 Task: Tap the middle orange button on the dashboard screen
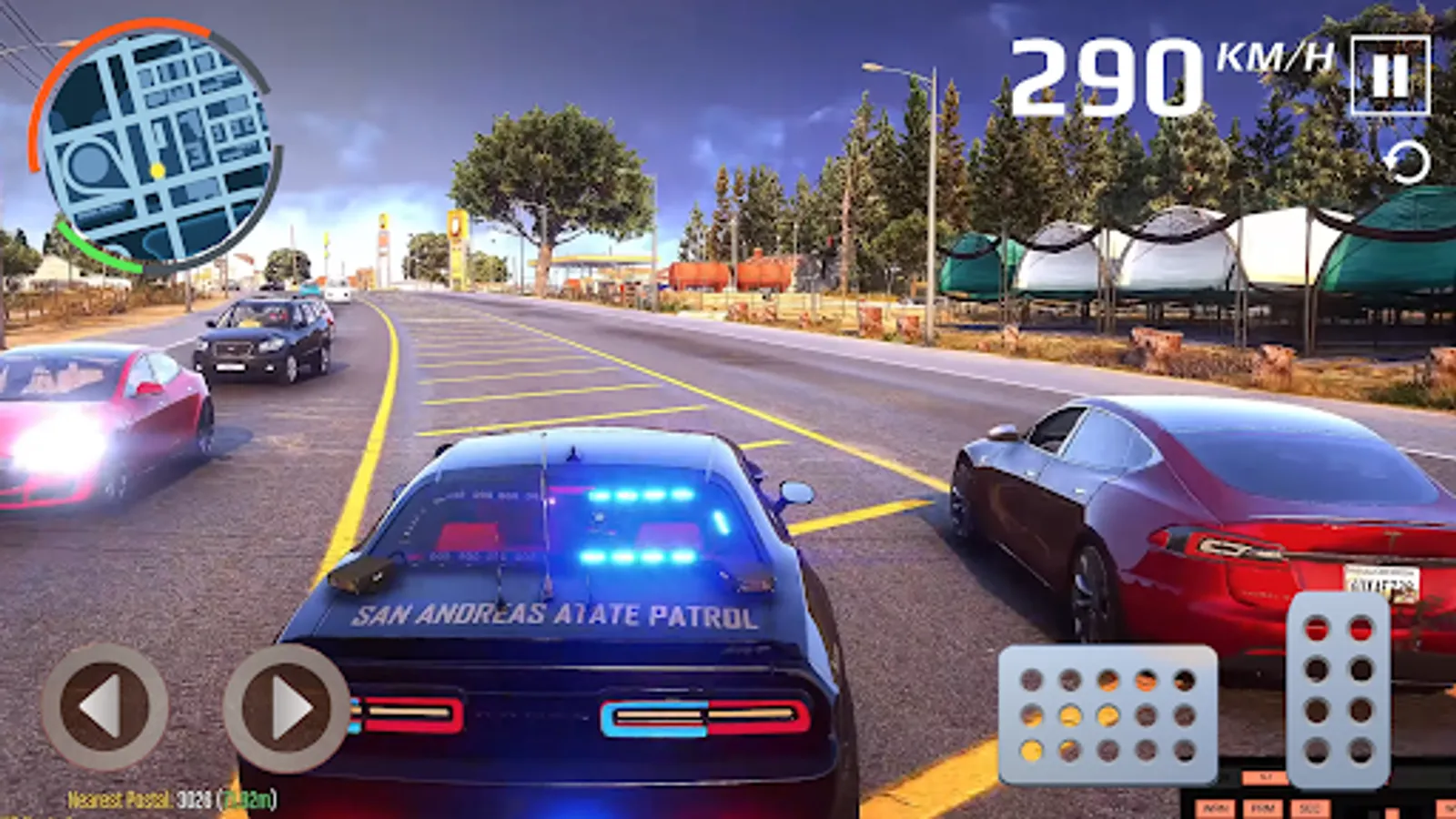click(x=1264, y=808)
